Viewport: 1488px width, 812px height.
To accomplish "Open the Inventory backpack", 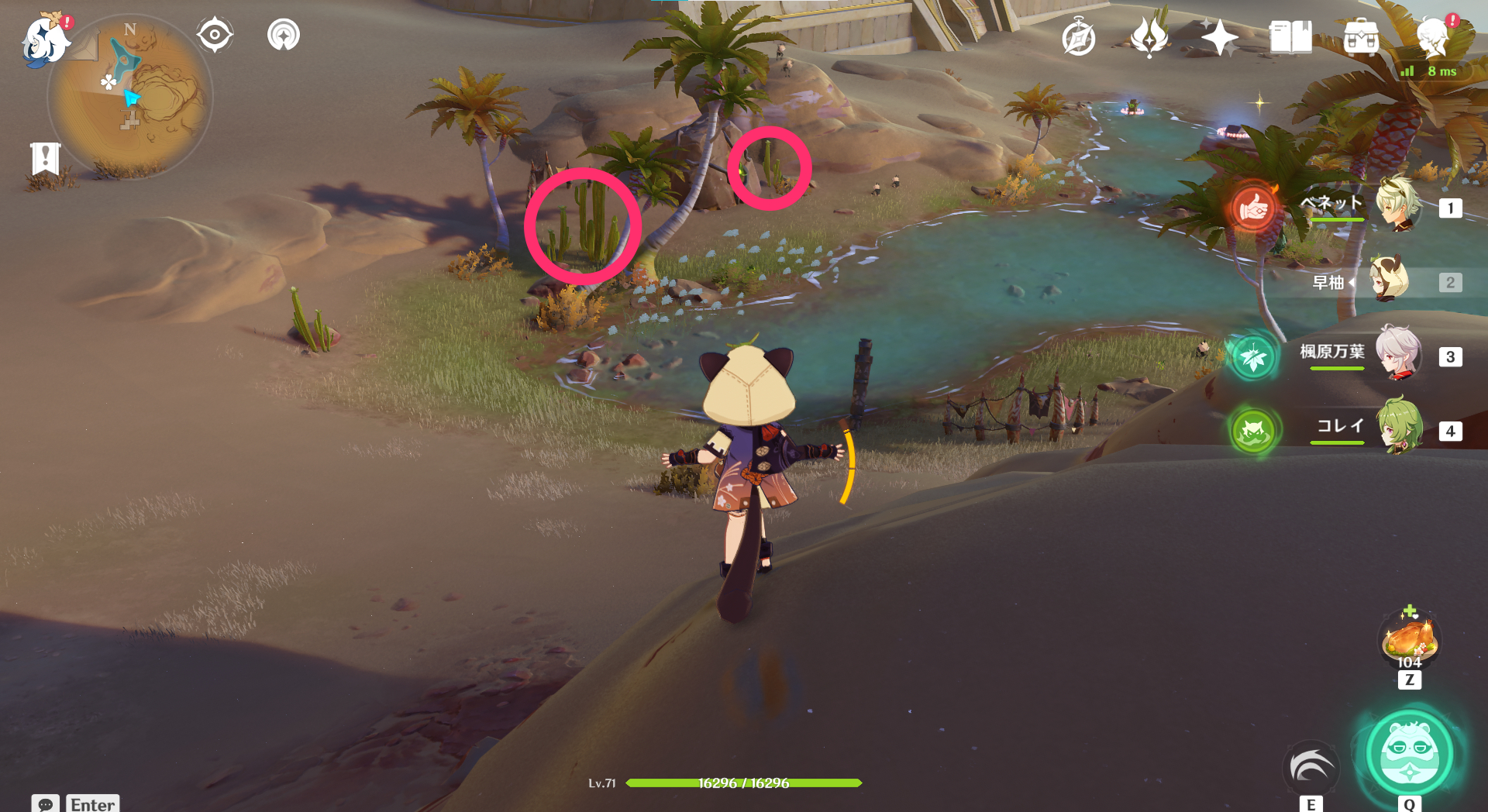I will point(1360,37).
